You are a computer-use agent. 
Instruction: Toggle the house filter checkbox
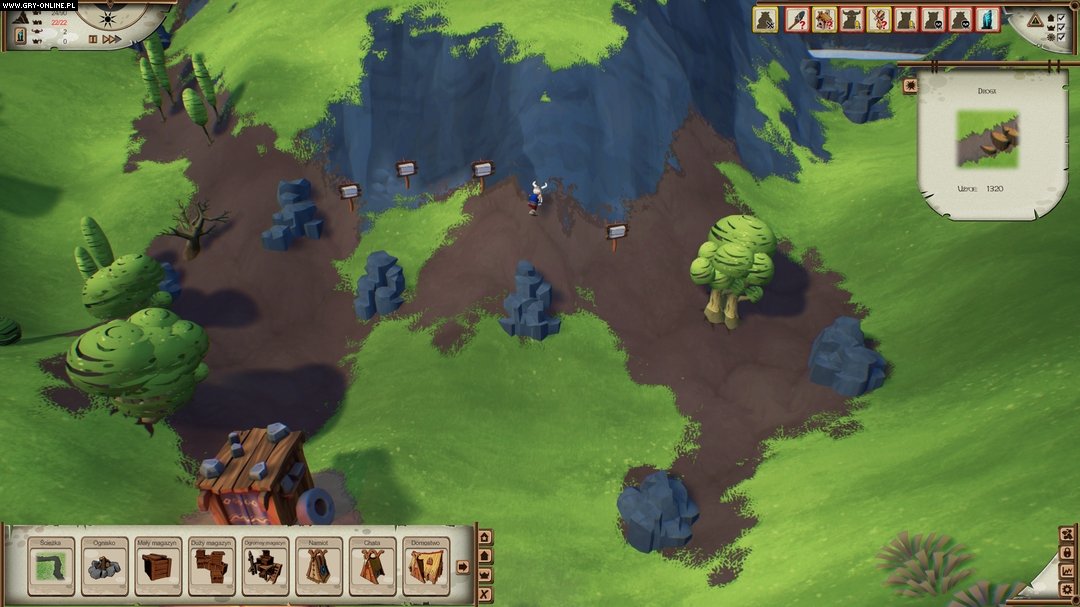tap(1060, 17)
